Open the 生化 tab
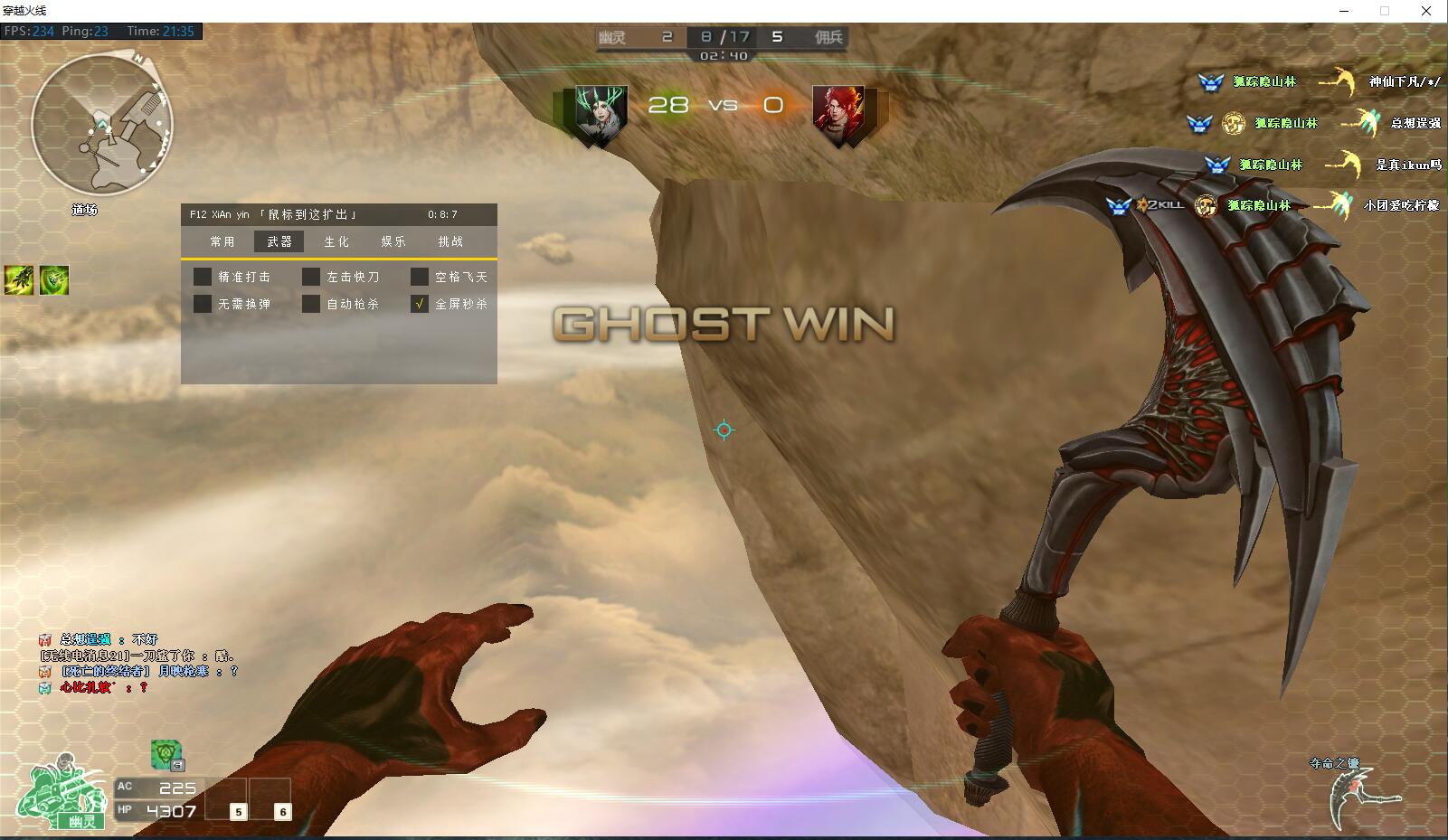The height and width of the screenshot is (840, 1448). pos(336,241)
